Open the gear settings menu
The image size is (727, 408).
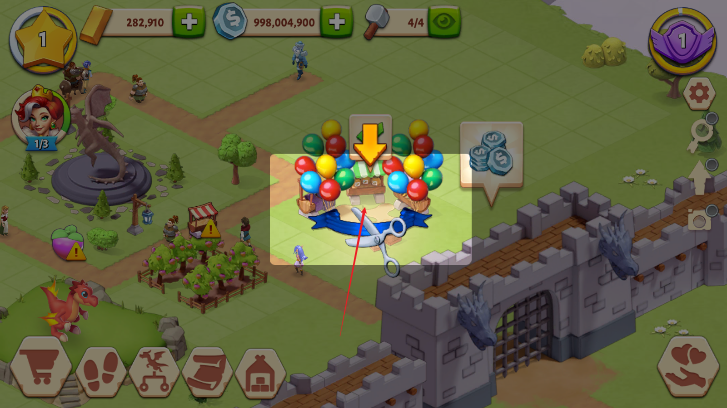pyautogui.click(x=700, y=94)
